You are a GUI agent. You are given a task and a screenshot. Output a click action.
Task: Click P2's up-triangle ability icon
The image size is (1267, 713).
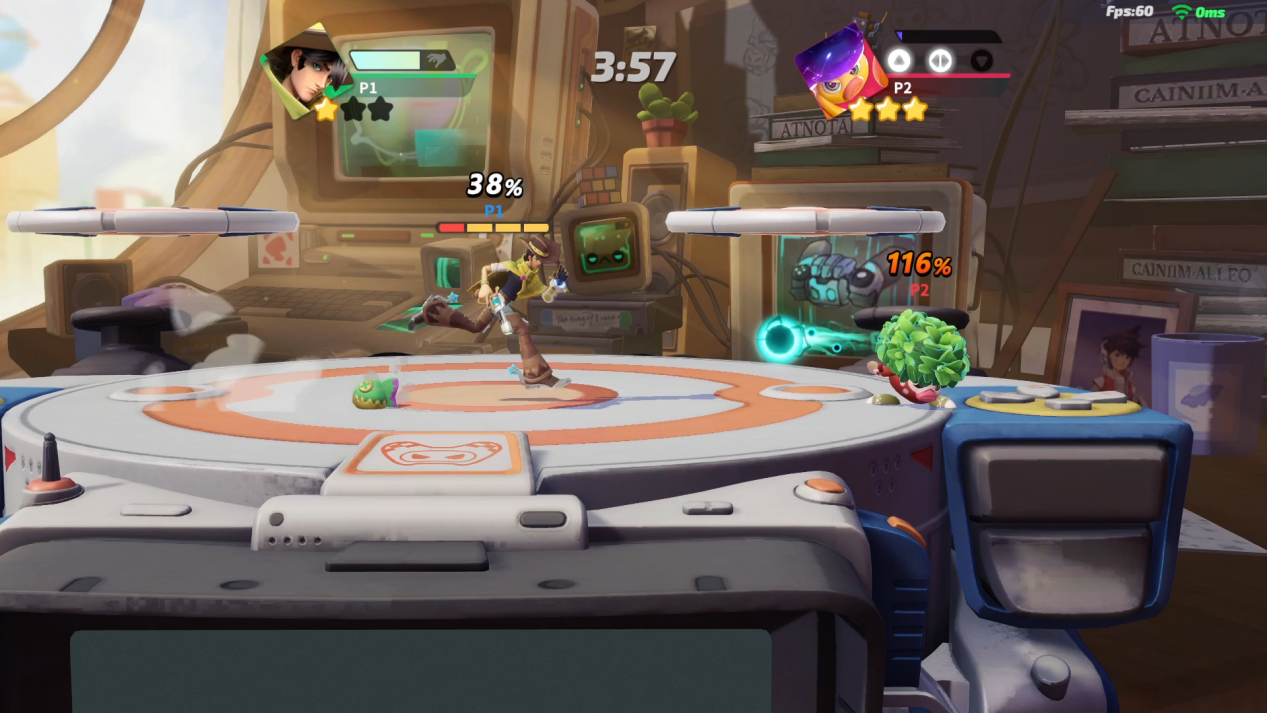click(899, 60)
